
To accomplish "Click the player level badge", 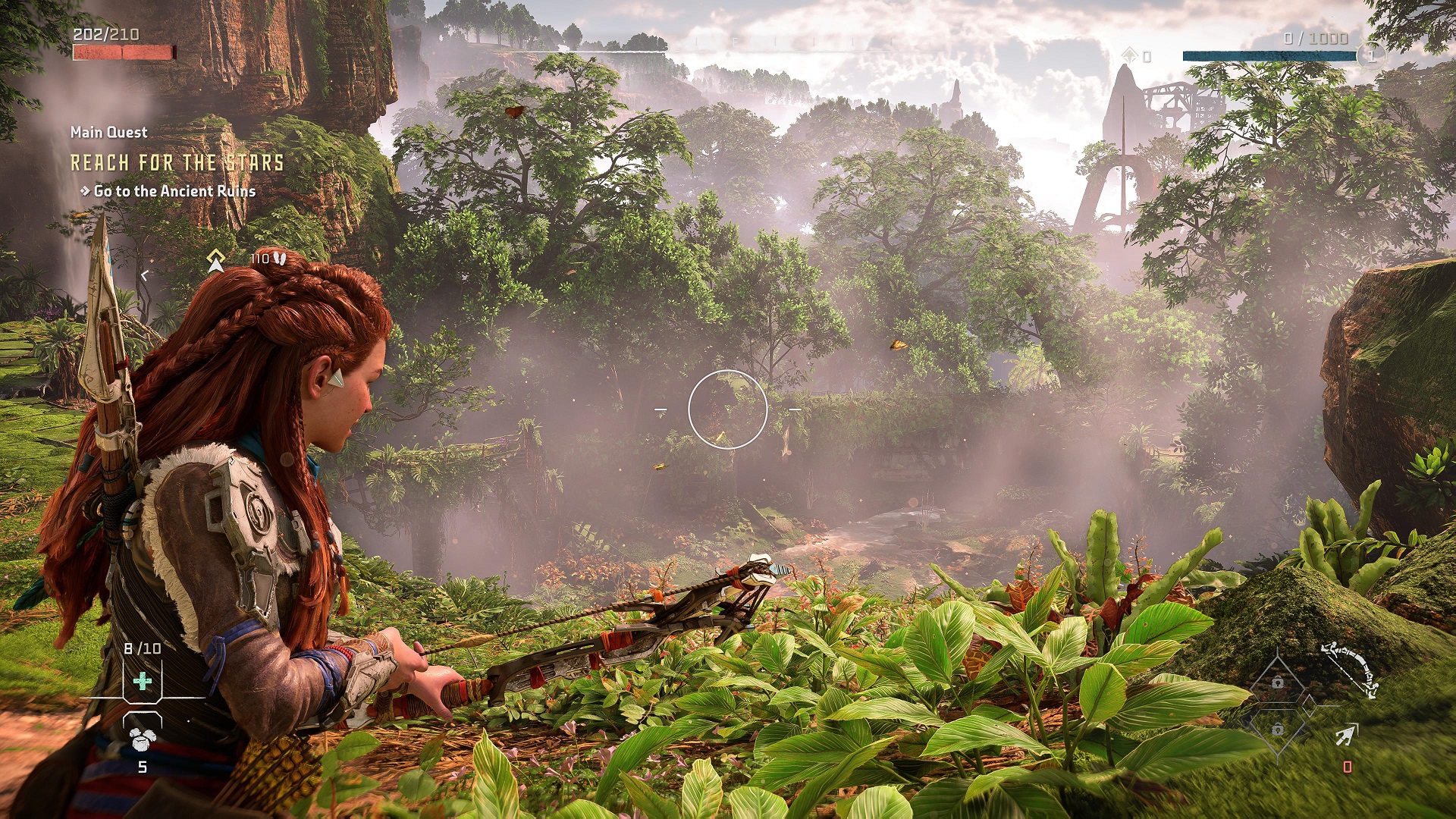I will tap(1370, 55).
